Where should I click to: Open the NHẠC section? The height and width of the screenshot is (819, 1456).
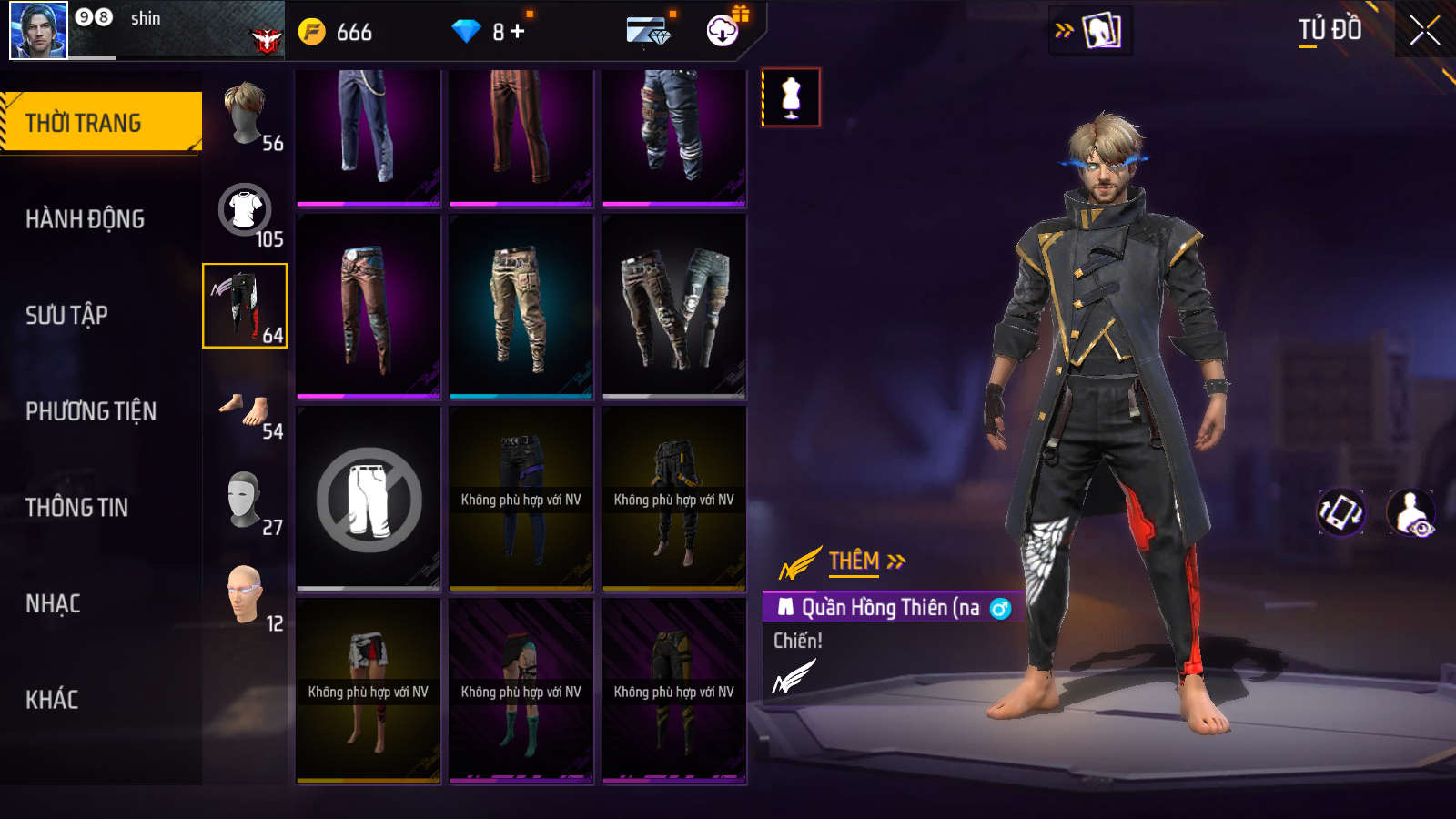[53, 604]
